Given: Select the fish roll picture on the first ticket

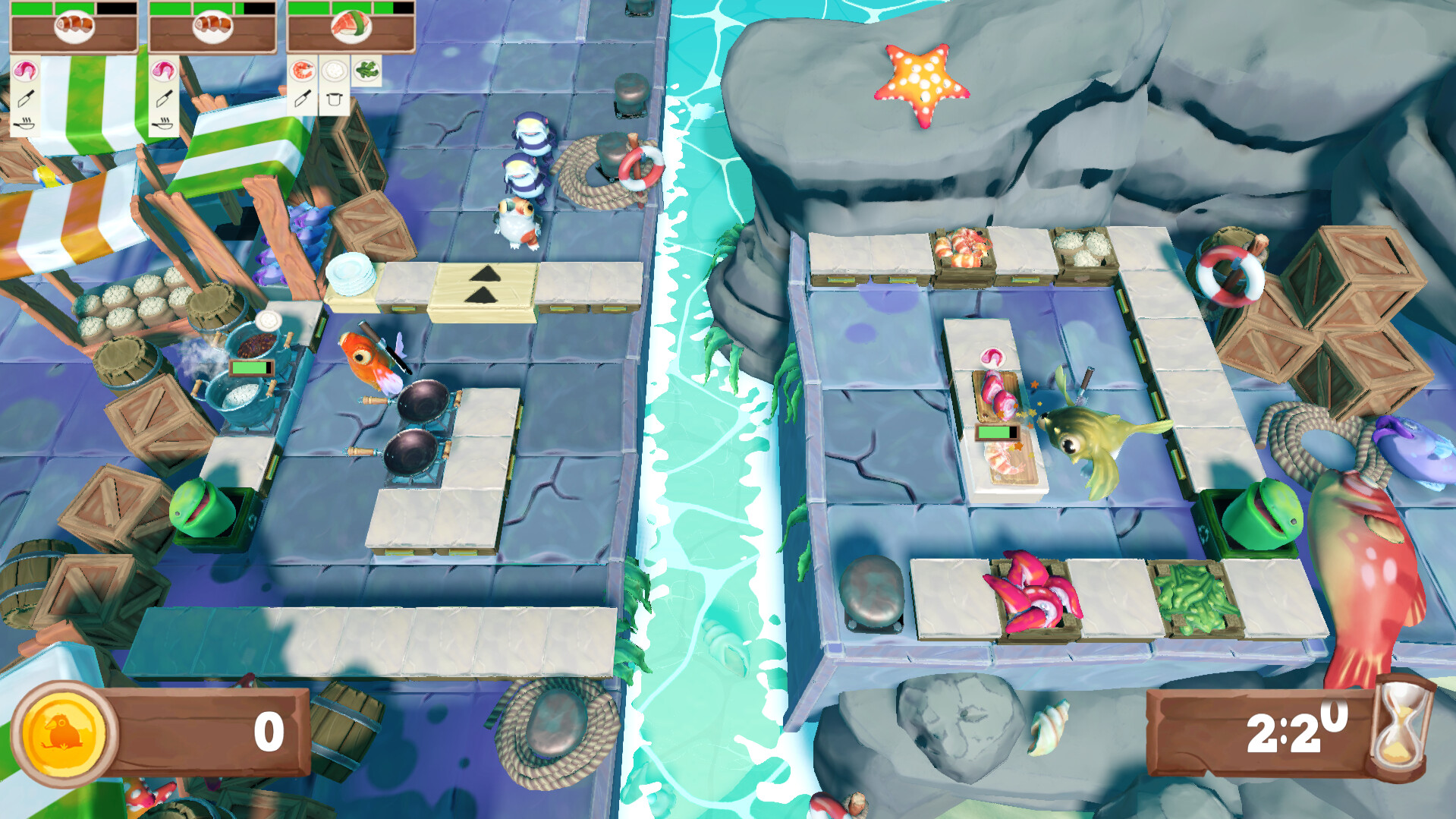Looking at the screenshot, I should point(73,27).
